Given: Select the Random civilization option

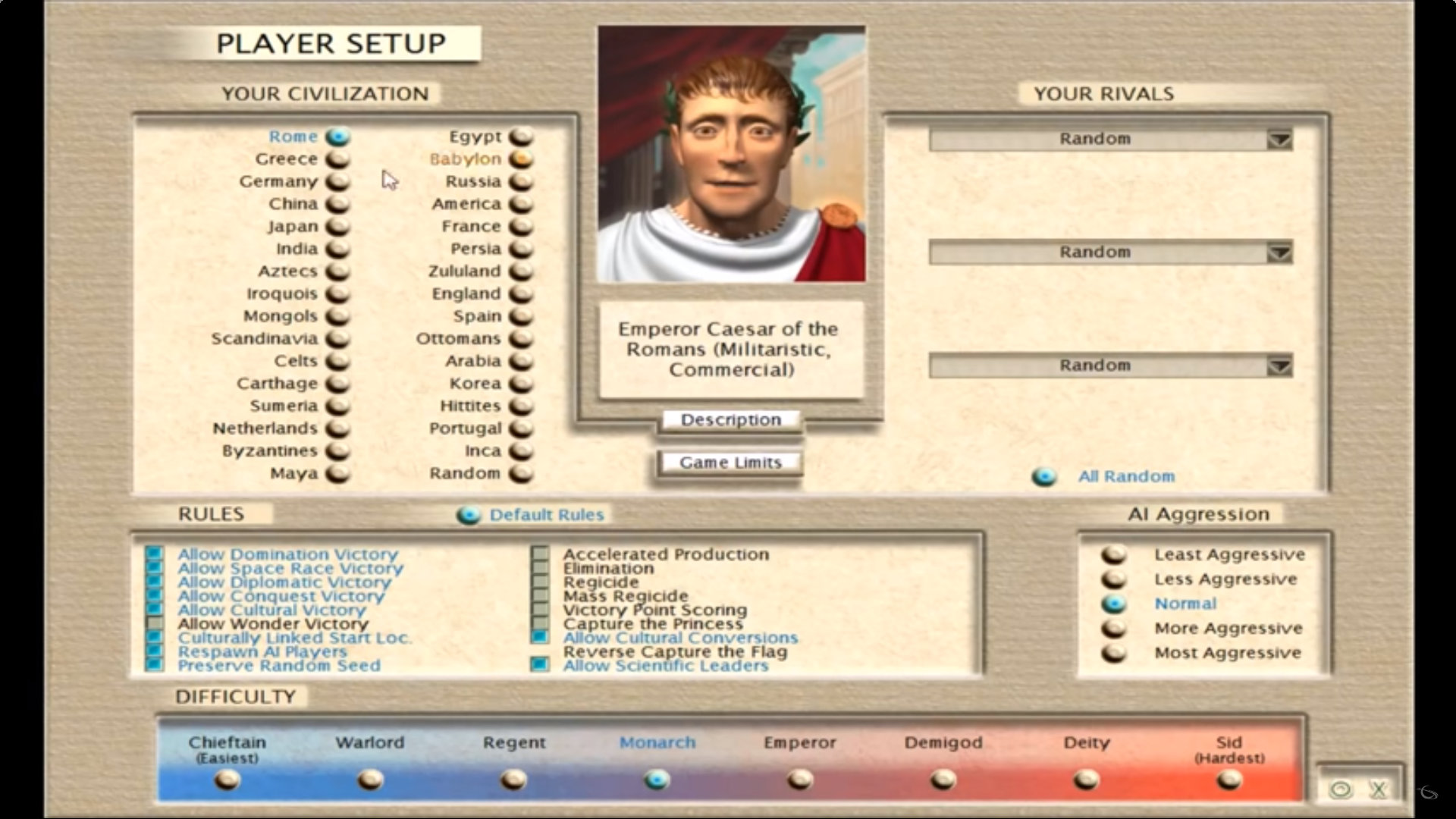Looking at the screenshot, I should 520,474.
